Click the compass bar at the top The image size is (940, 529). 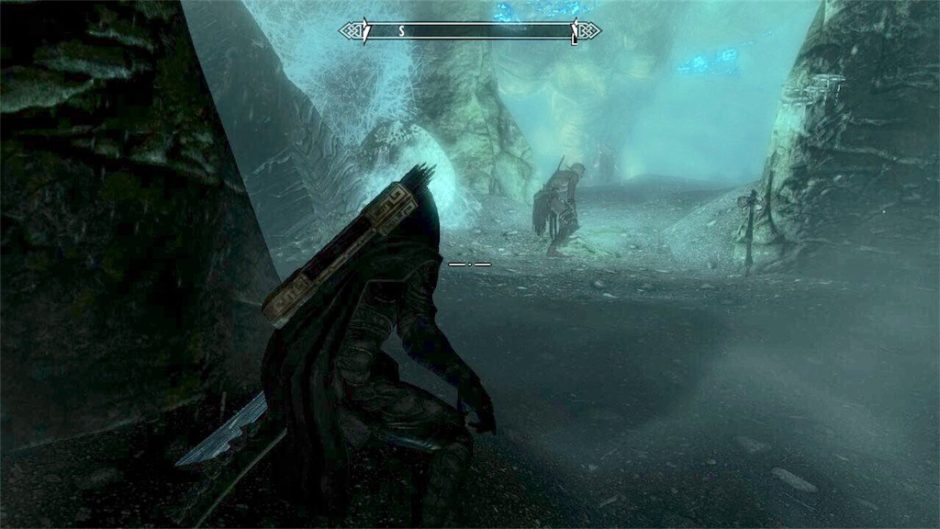coord(470,32)
